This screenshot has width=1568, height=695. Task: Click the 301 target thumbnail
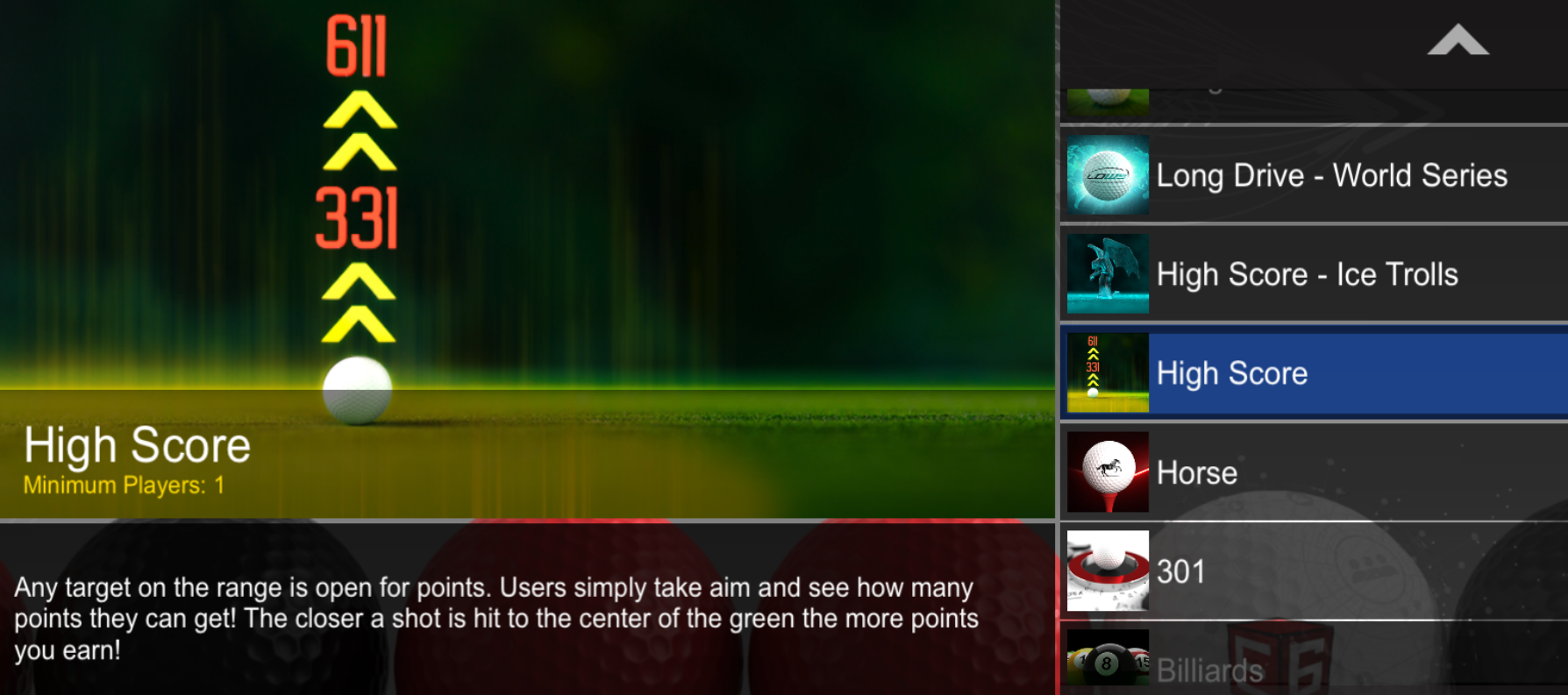pos(1108,571)
